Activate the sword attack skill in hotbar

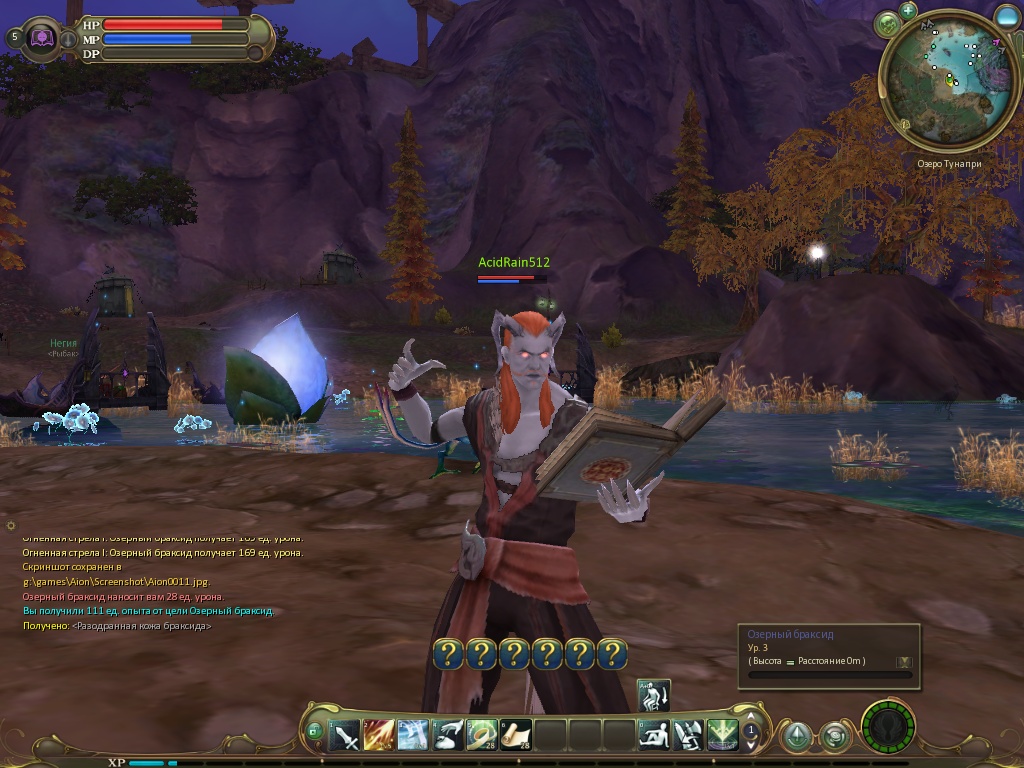pos(346,735)
